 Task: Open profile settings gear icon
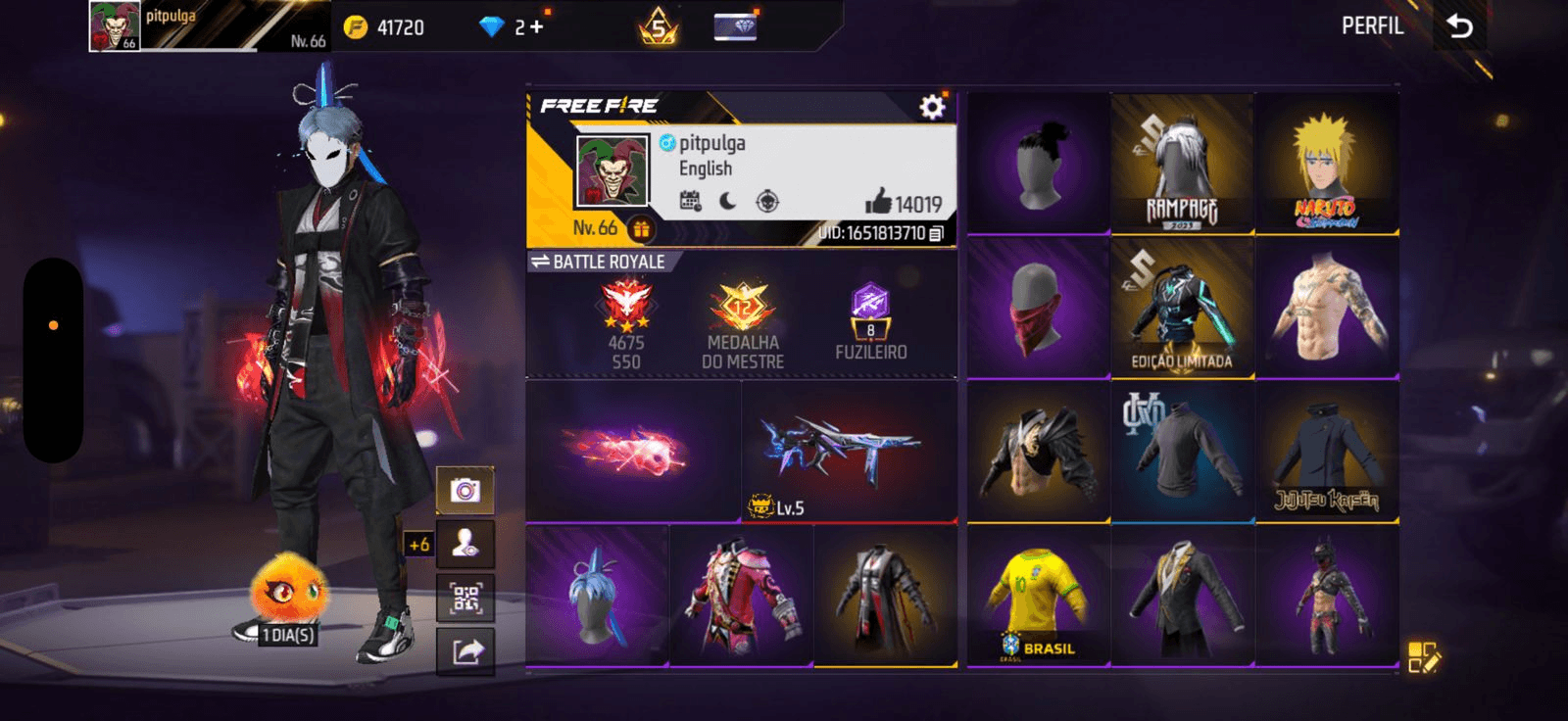coord(932,107)
